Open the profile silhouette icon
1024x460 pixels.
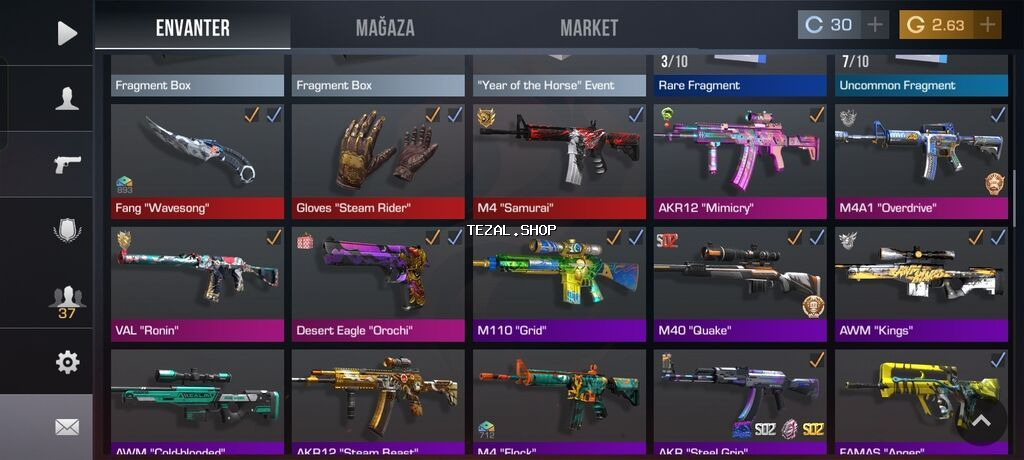point(67,98)
